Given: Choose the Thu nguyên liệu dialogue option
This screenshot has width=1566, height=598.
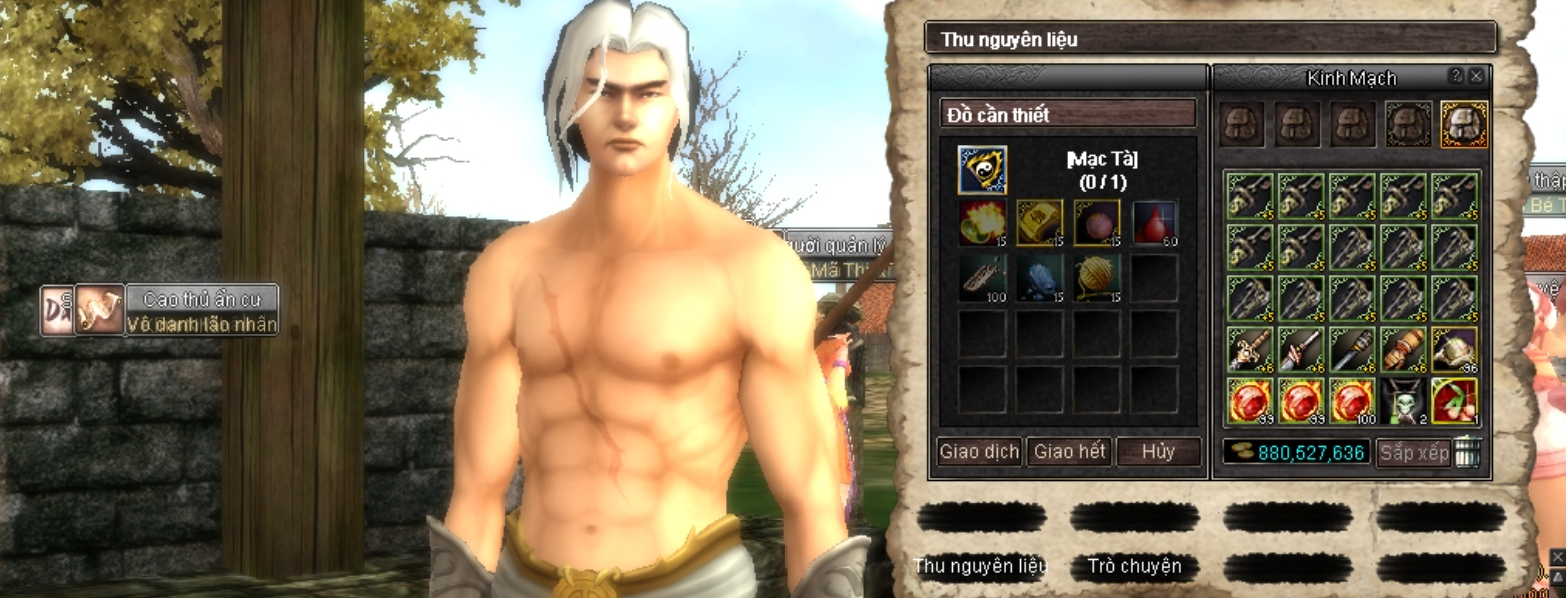Looking at the screenshot, I should (x=980, y=567).
